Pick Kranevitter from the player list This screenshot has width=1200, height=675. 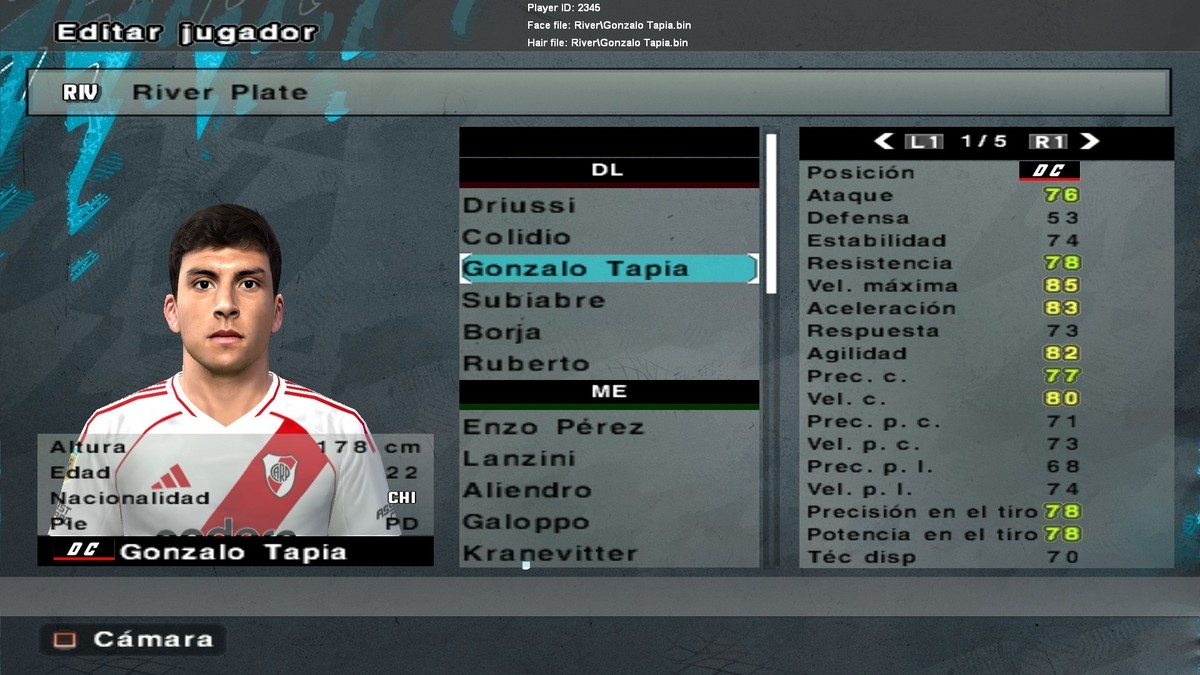tap(549, 553)
